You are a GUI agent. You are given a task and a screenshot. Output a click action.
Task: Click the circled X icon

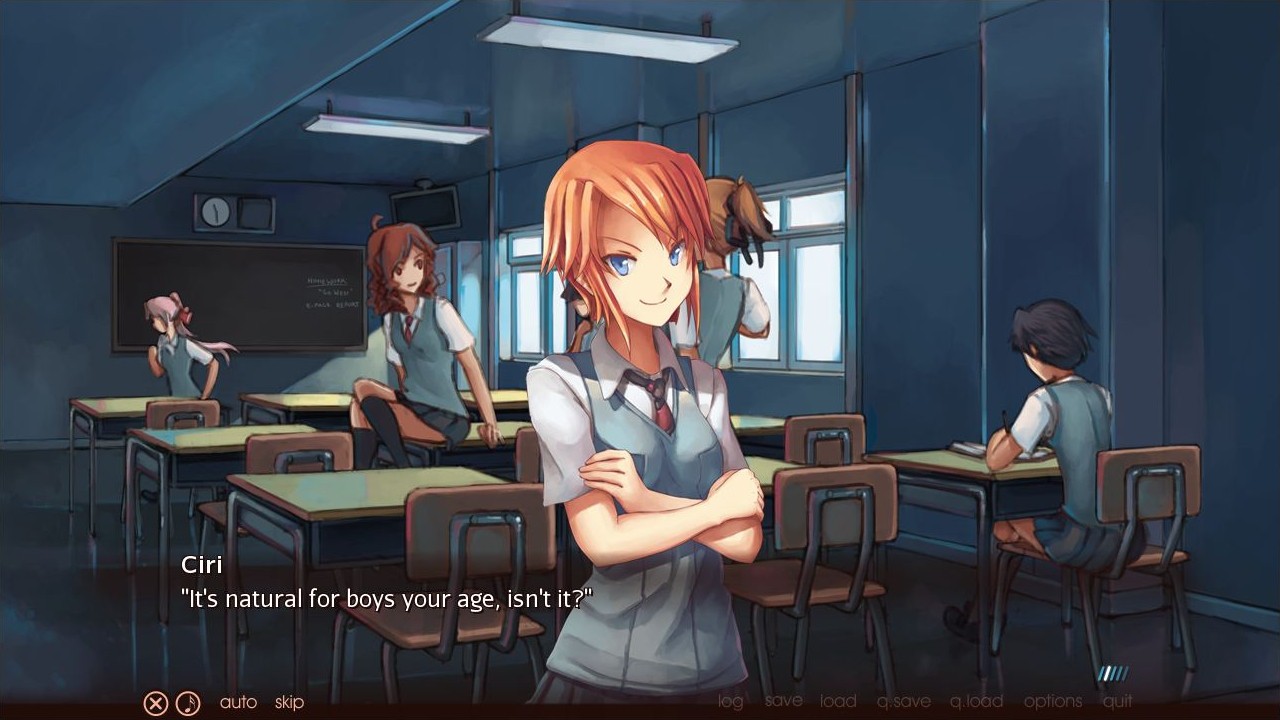(x=155, y=703)
